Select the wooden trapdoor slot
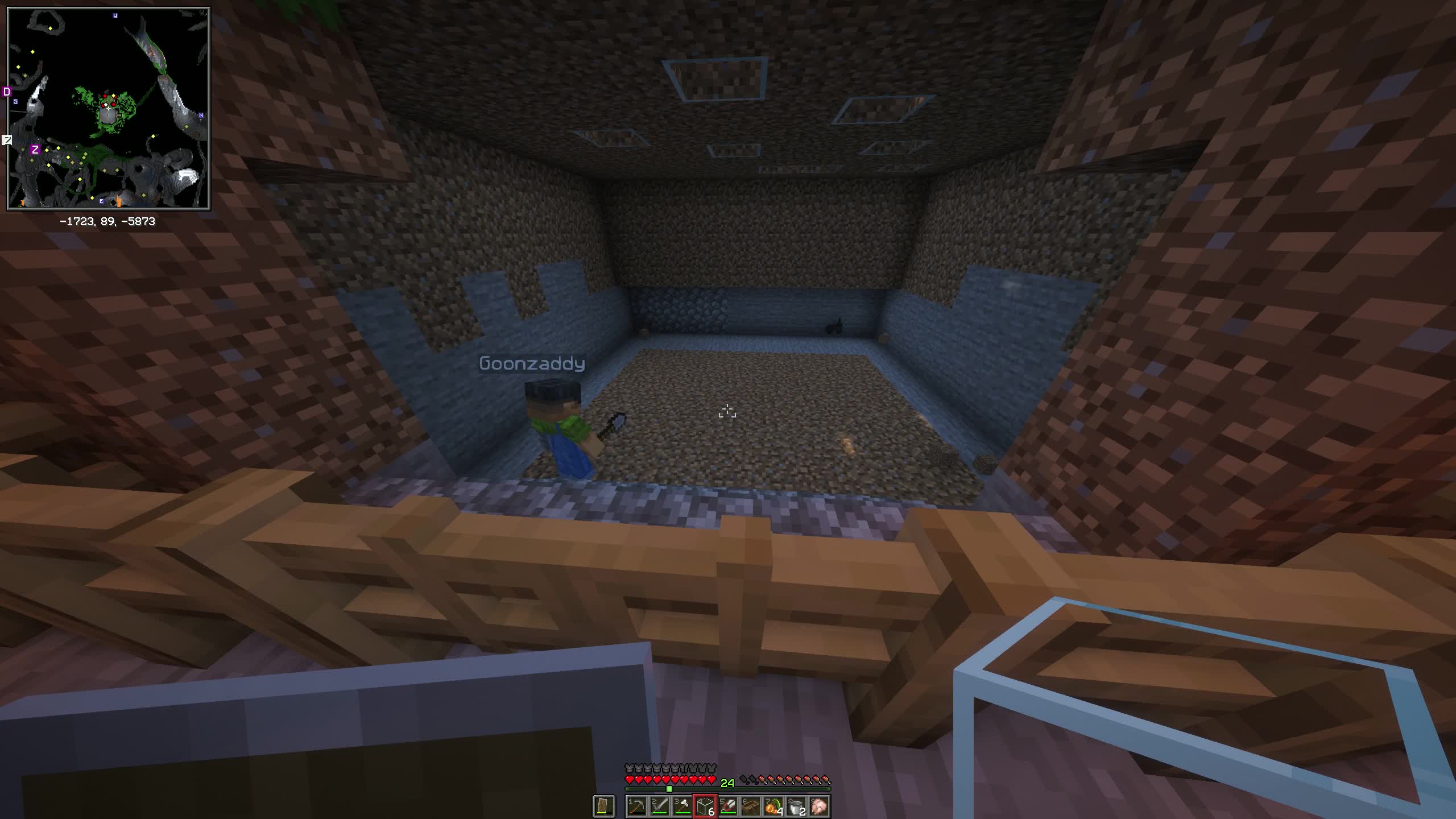Screen dimensions: 1456x819 pyautogui.click(x=751, y=806)
